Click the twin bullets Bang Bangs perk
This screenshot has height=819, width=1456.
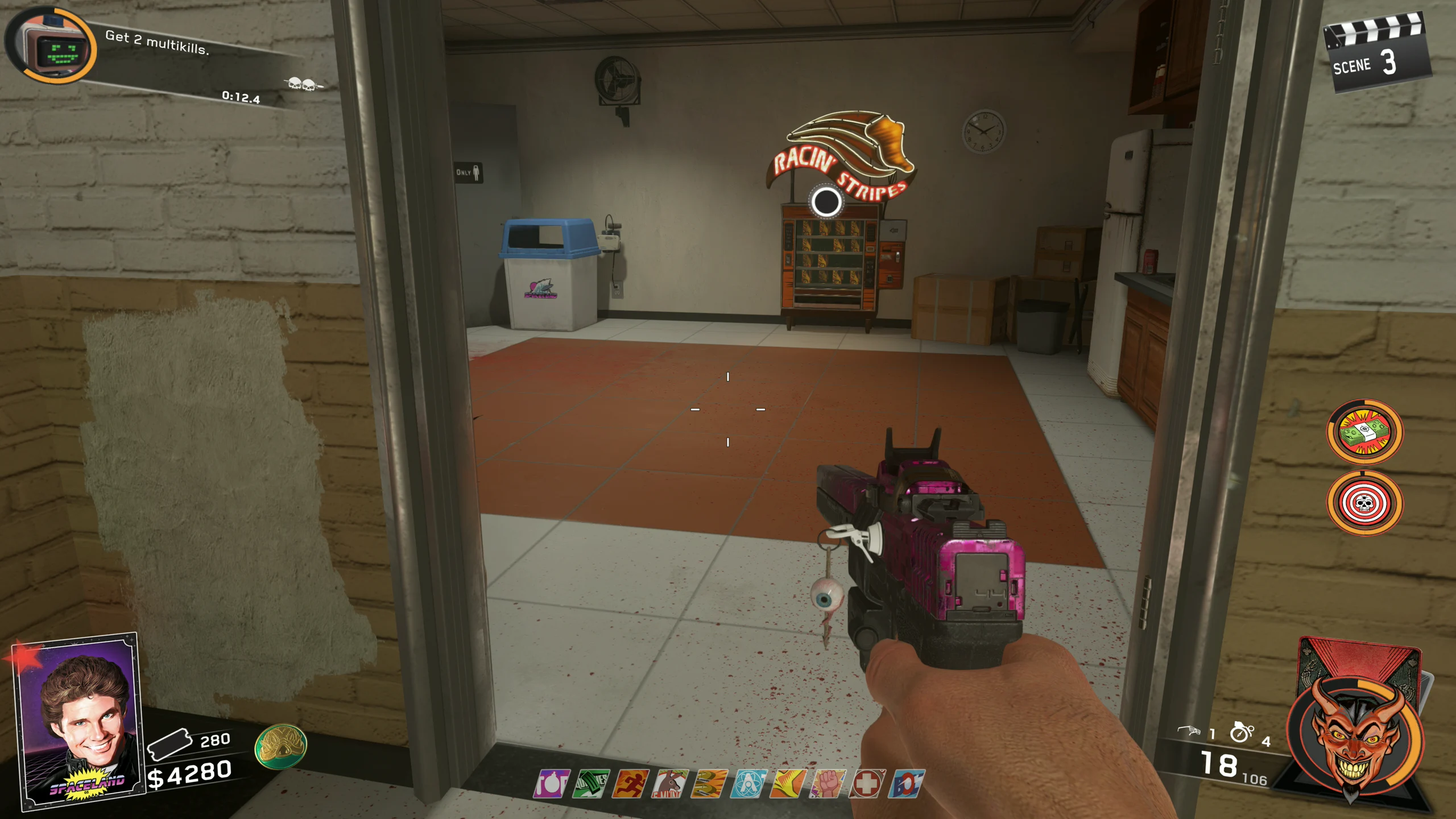[709, 784]
